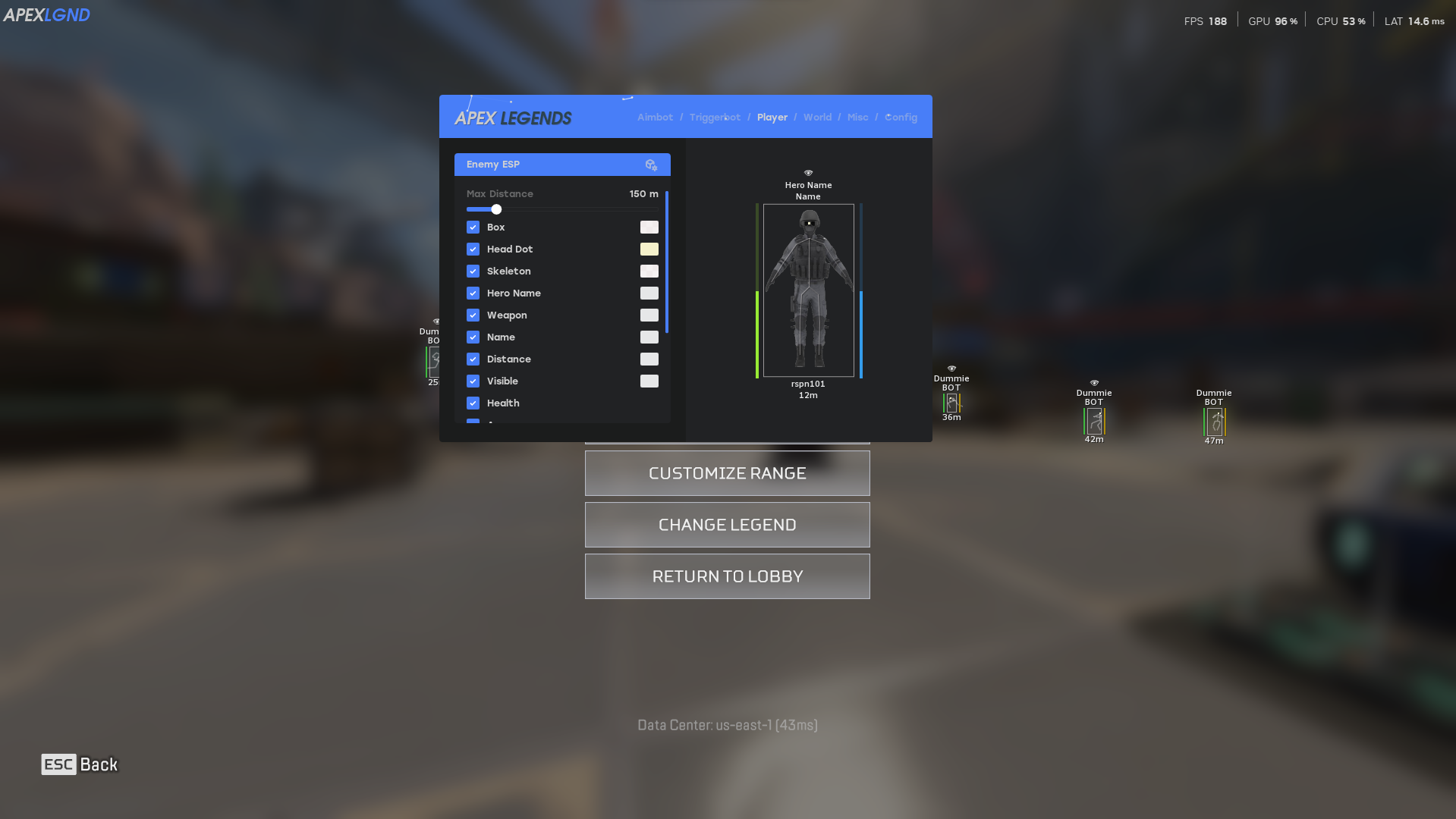Image resolution: width=1456 pixels, height=819 pixels.
Task: Click the APEXLGND logo in the top-left corner
Action: tap(47, 14)
